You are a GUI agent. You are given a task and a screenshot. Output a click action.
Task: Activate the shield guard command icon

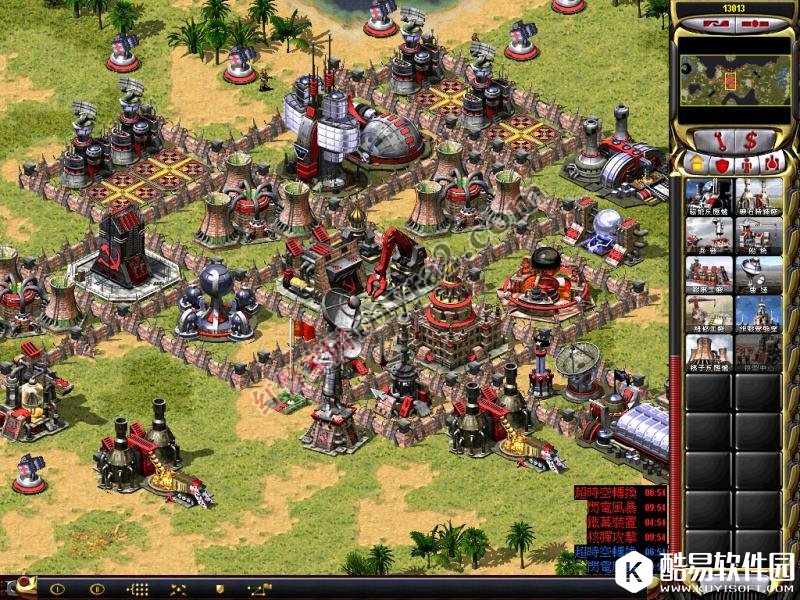pos(219,589)
